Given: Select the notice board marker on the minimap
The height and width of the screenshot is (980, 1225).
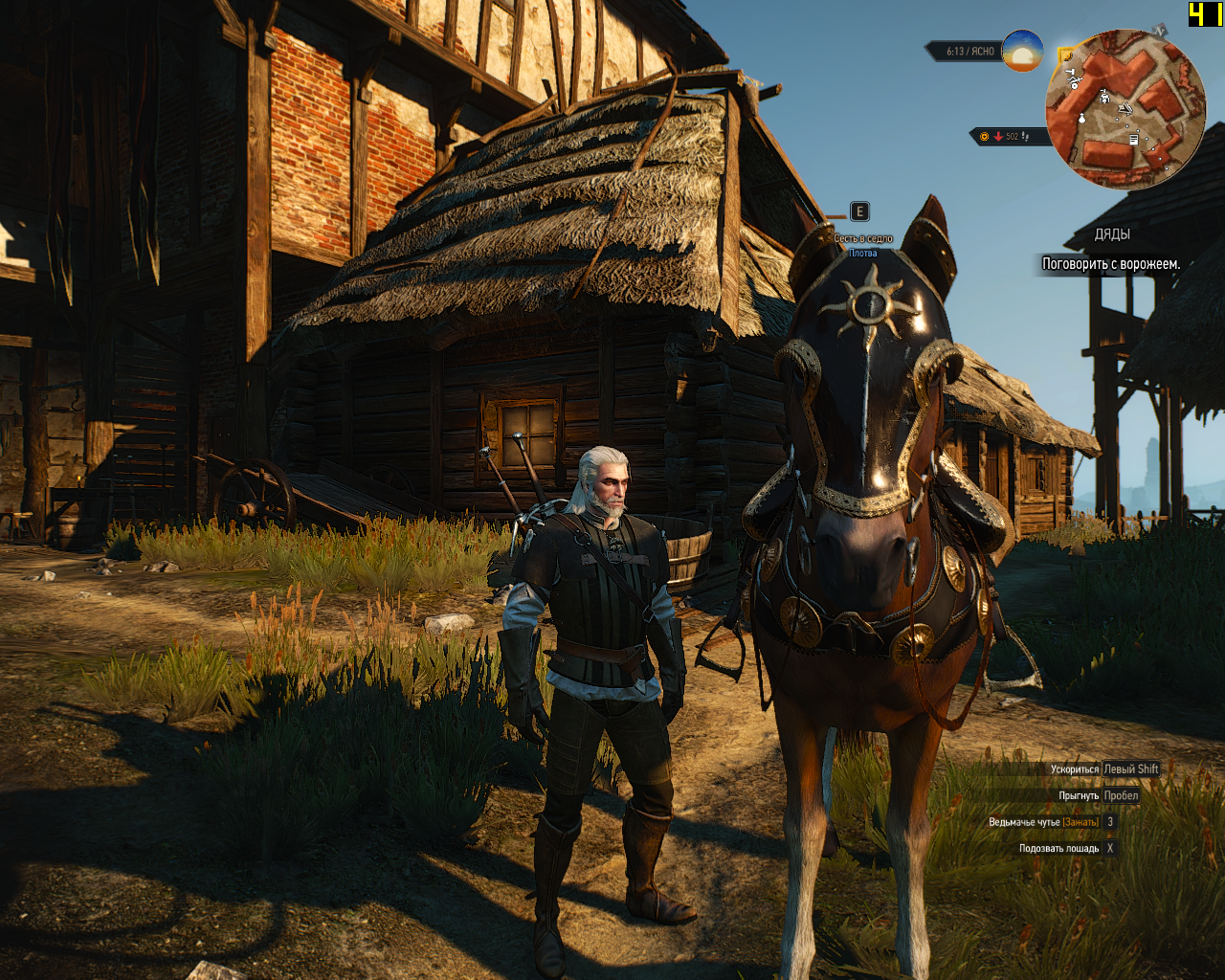Looking at the screenshot, I should click(x=1134, y=140).
